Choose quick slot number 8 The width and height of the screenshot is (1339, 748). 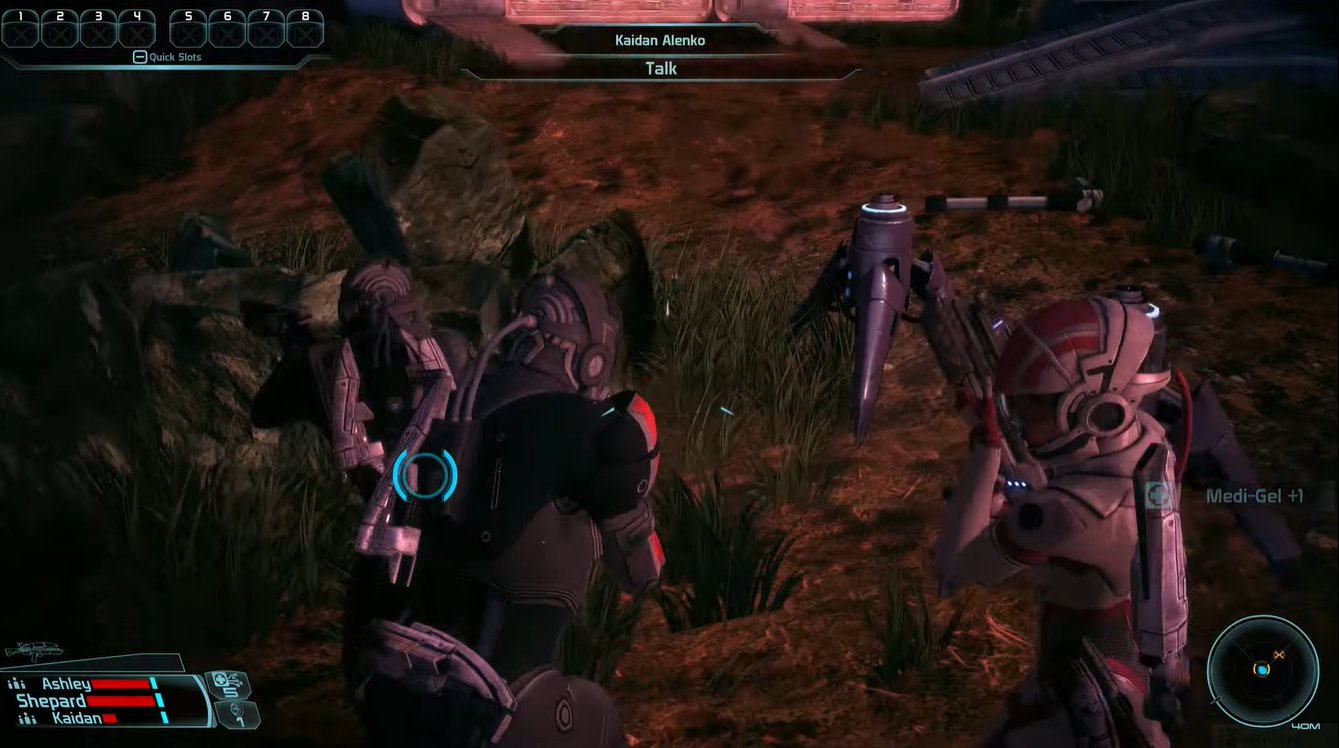(305, 29)
